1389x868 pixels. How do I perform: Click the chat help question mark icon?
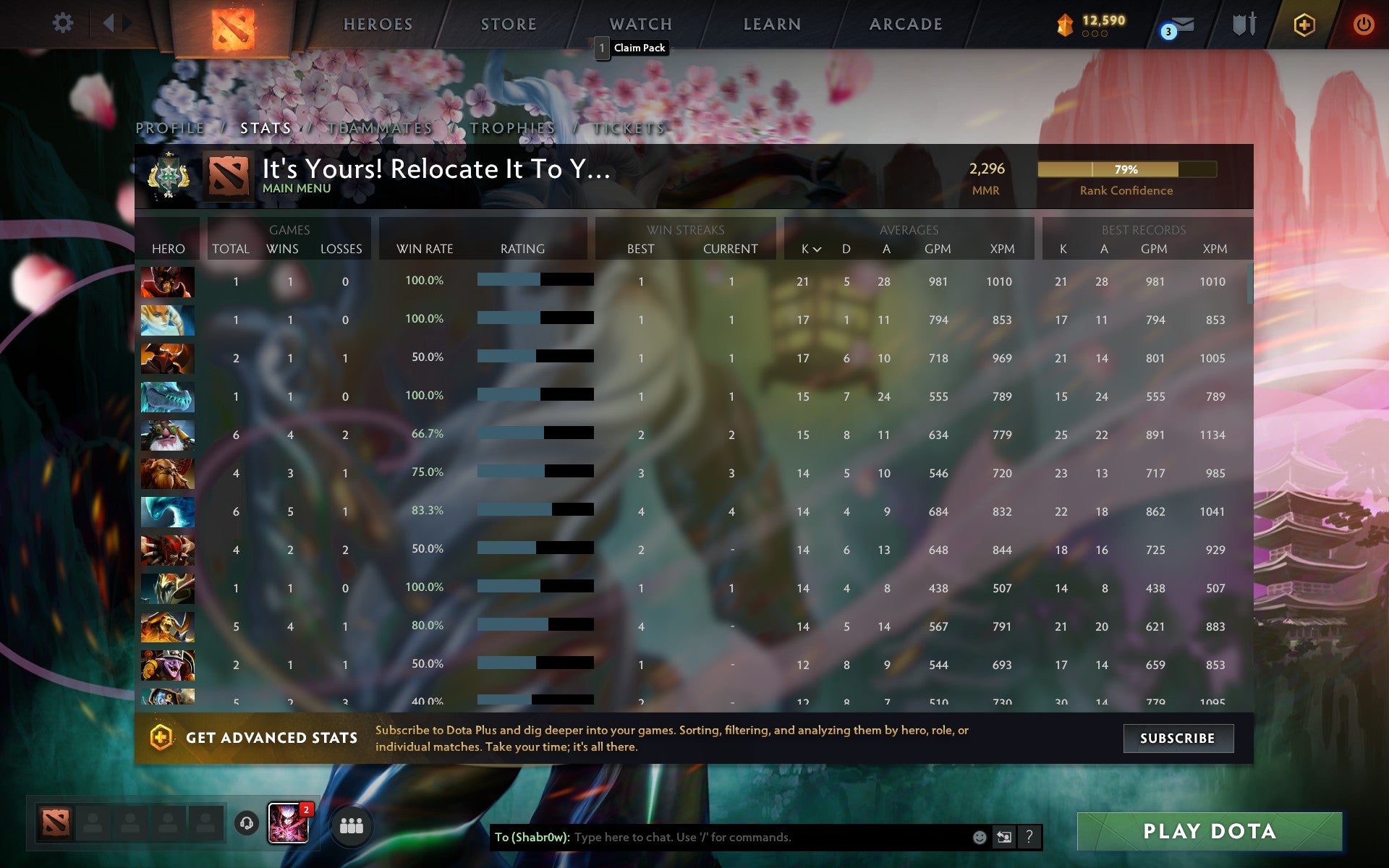tap(1030, 838)
